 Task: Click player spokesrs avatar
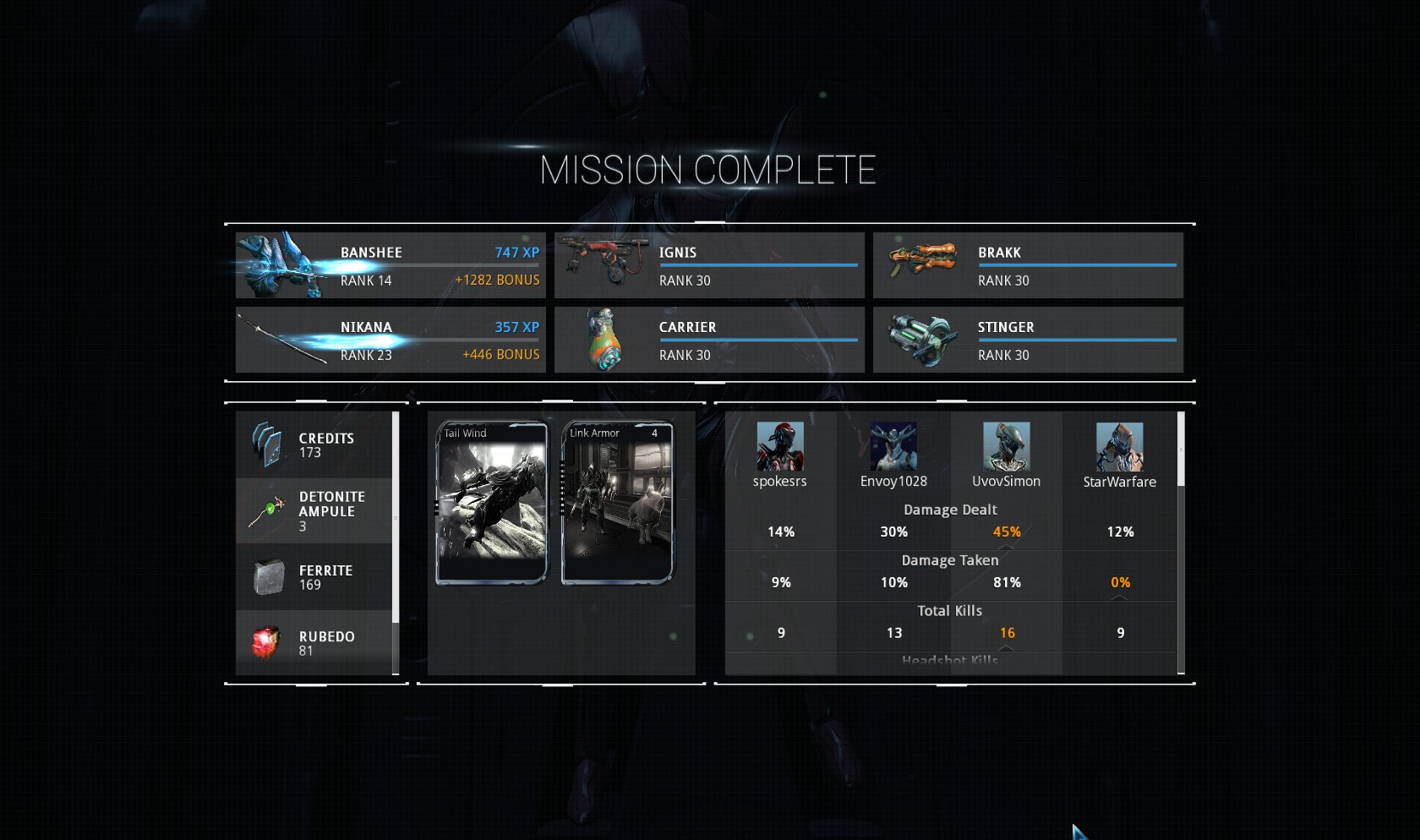779,447
